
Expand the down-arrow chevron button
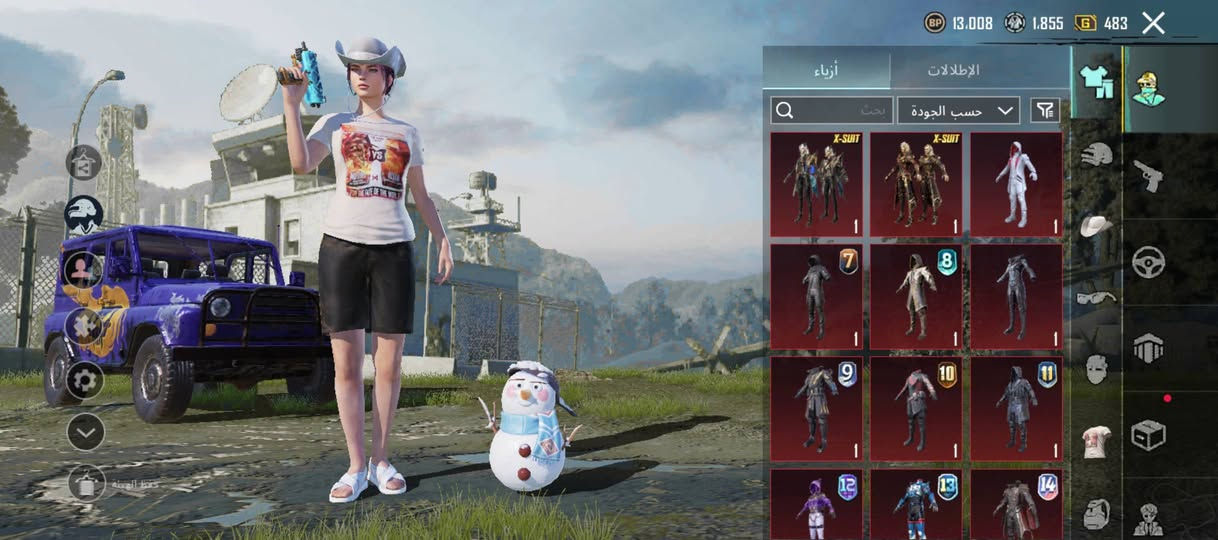pos(85,432)
